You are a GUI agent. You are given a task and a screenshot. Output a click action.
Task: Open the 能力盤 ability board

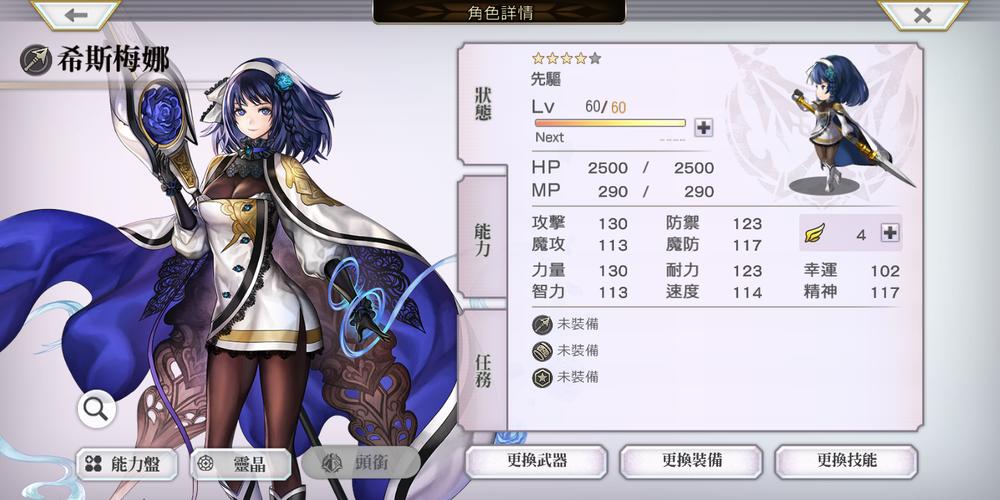click(126, 463)
